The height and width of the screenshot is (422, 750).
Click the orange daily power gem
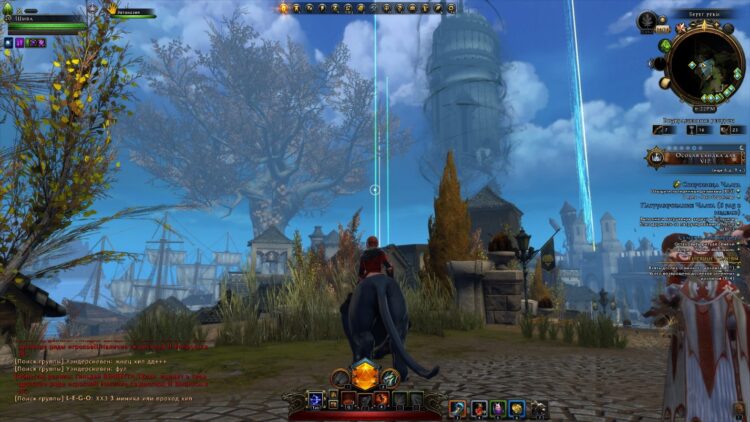364,376
